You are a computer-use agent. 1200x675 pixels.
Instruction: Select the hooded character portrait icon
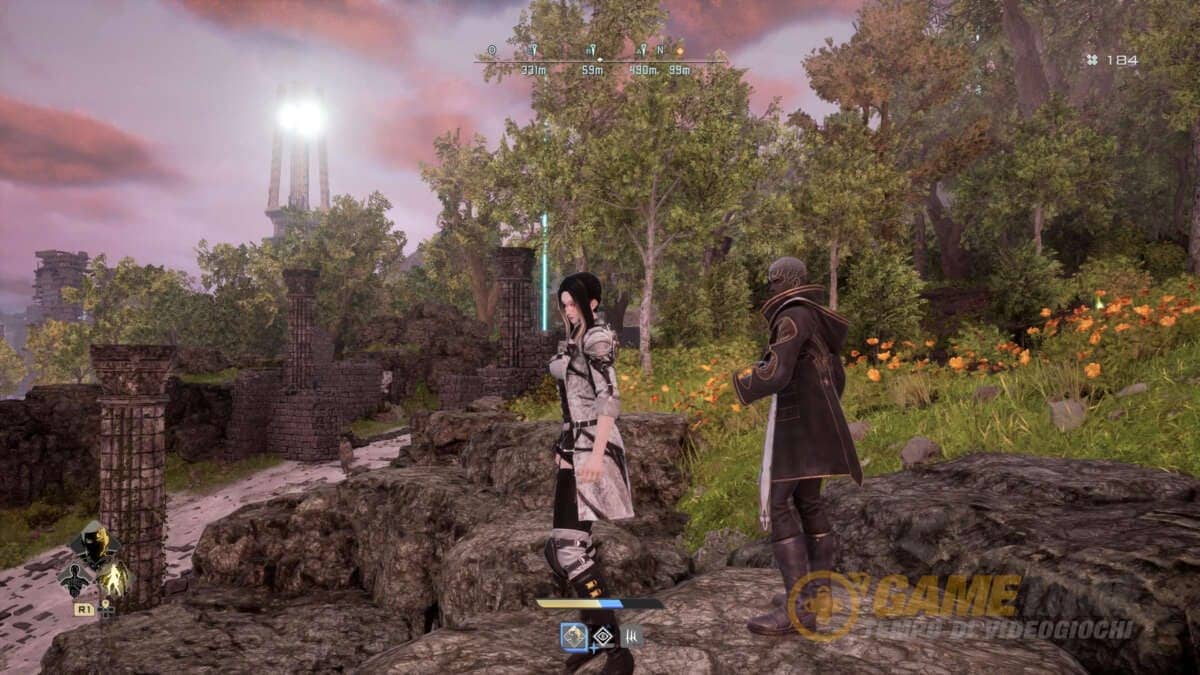pyautogui.click(x=94, y=545)
